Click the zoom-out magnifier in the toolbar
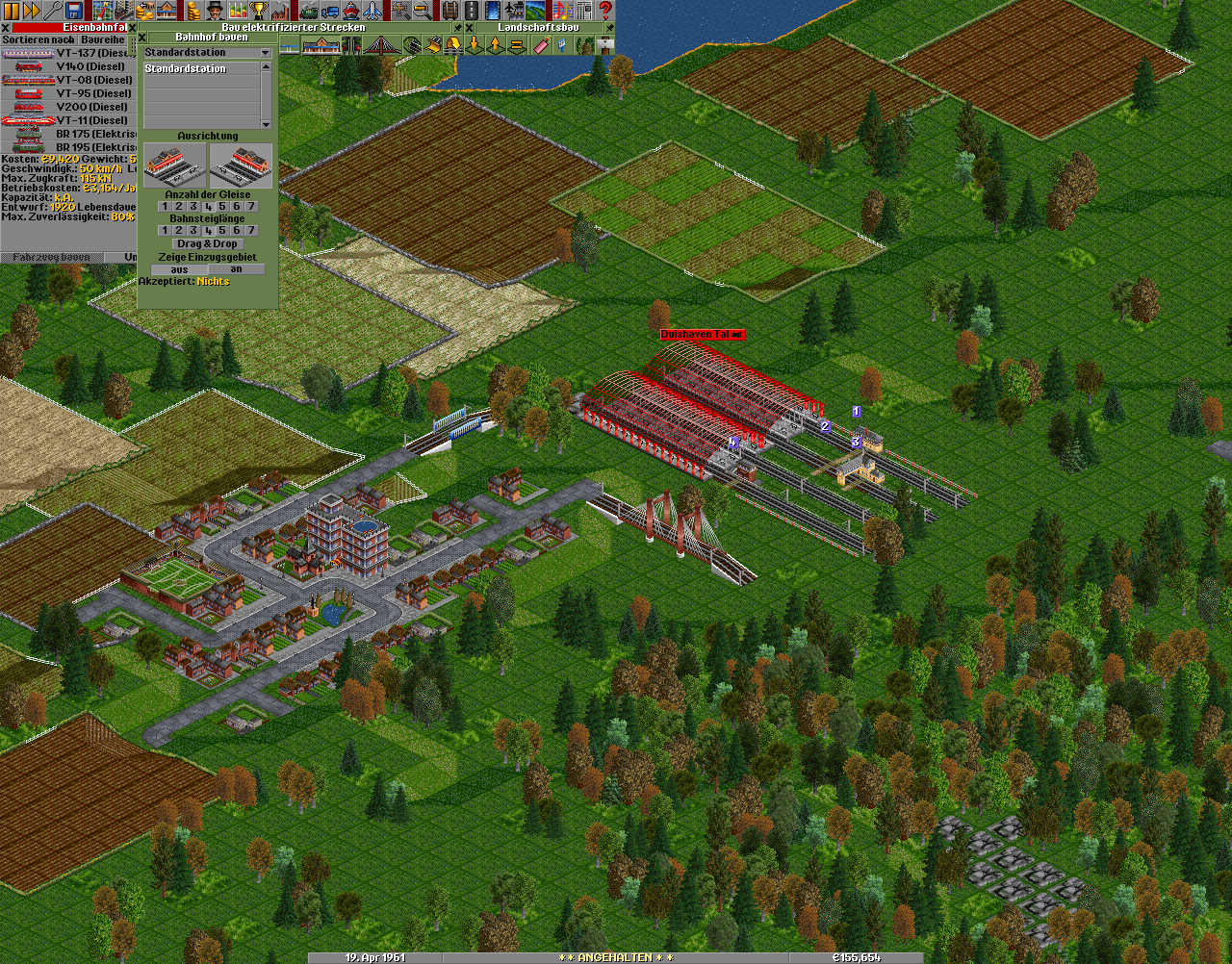 [x=422, y=11]
